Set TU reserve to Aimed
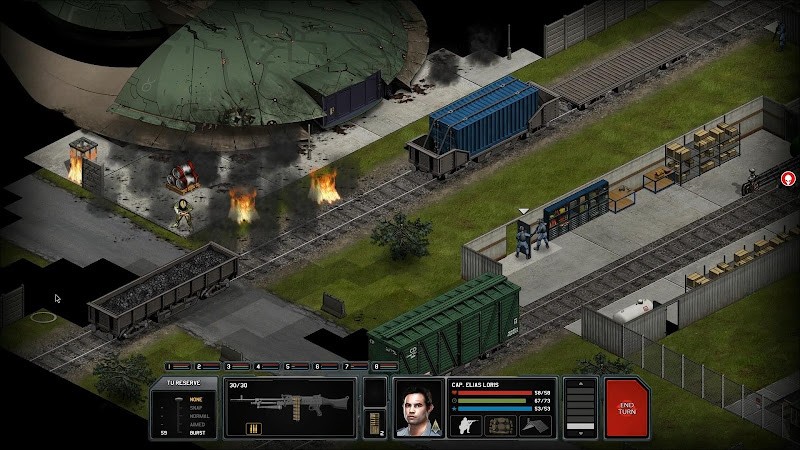This screenshot has width=800, height=450. click(196, 423)
